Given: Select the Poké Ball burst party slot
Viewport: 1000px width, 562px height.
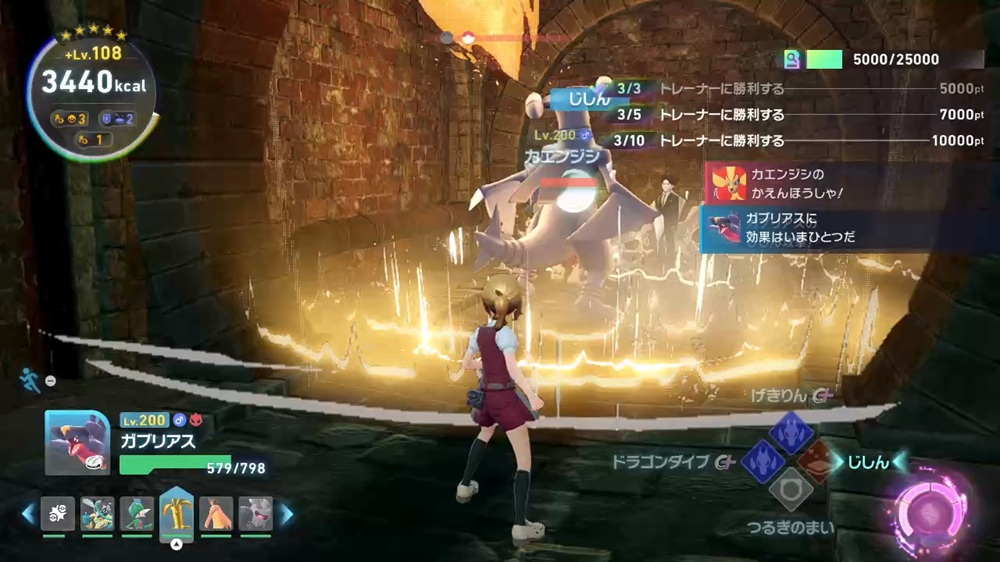Looking at the screenshot, I should coord(58,513).
